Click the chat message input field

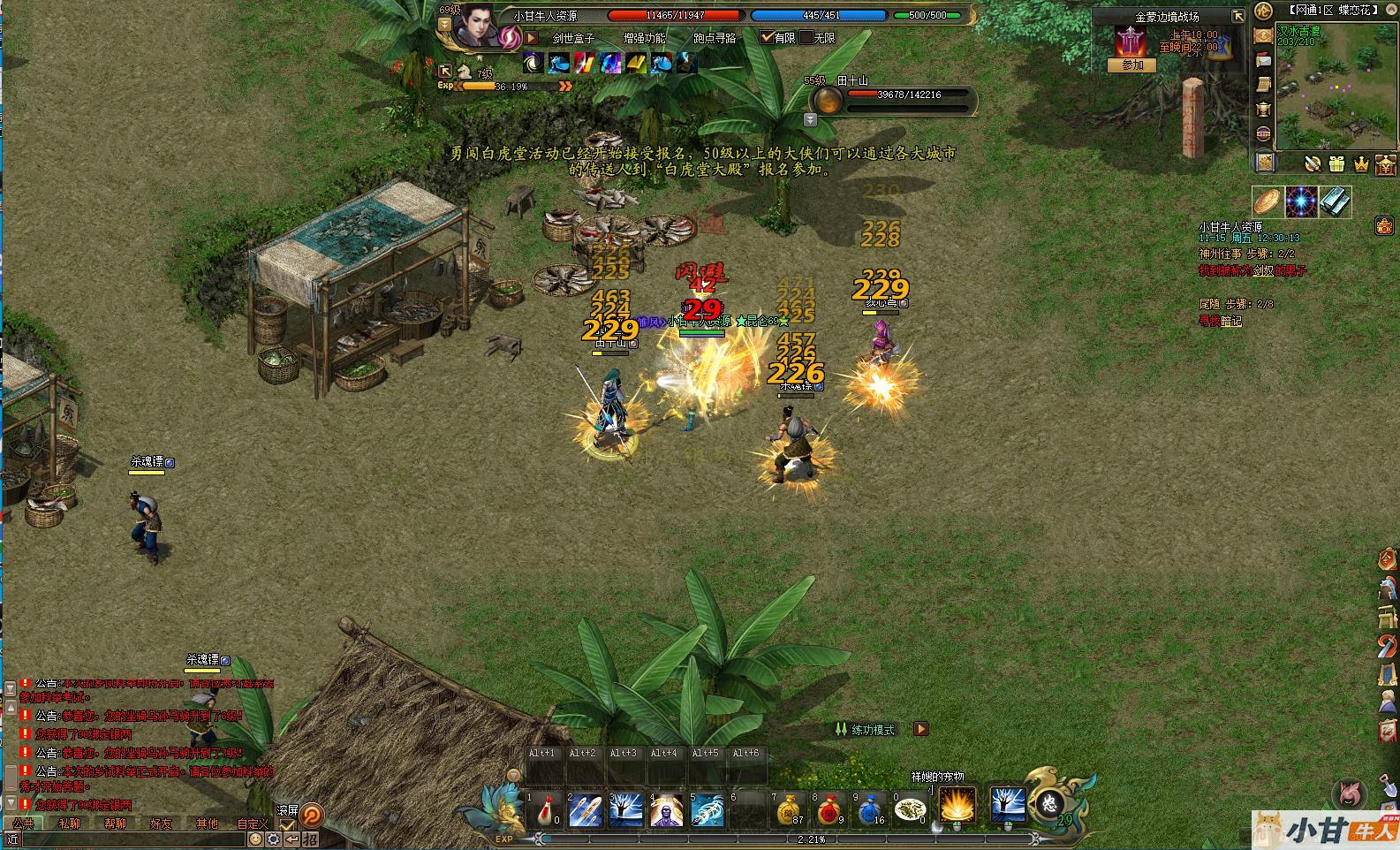[x=132, y=839]
